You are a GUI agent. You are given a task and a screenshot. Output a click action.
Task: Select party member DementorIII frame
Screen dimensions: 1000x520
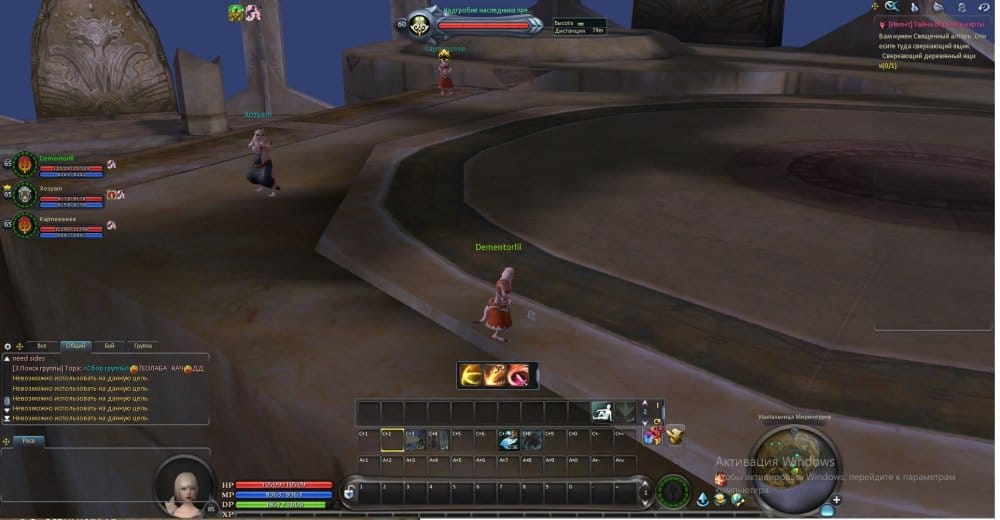26,164
